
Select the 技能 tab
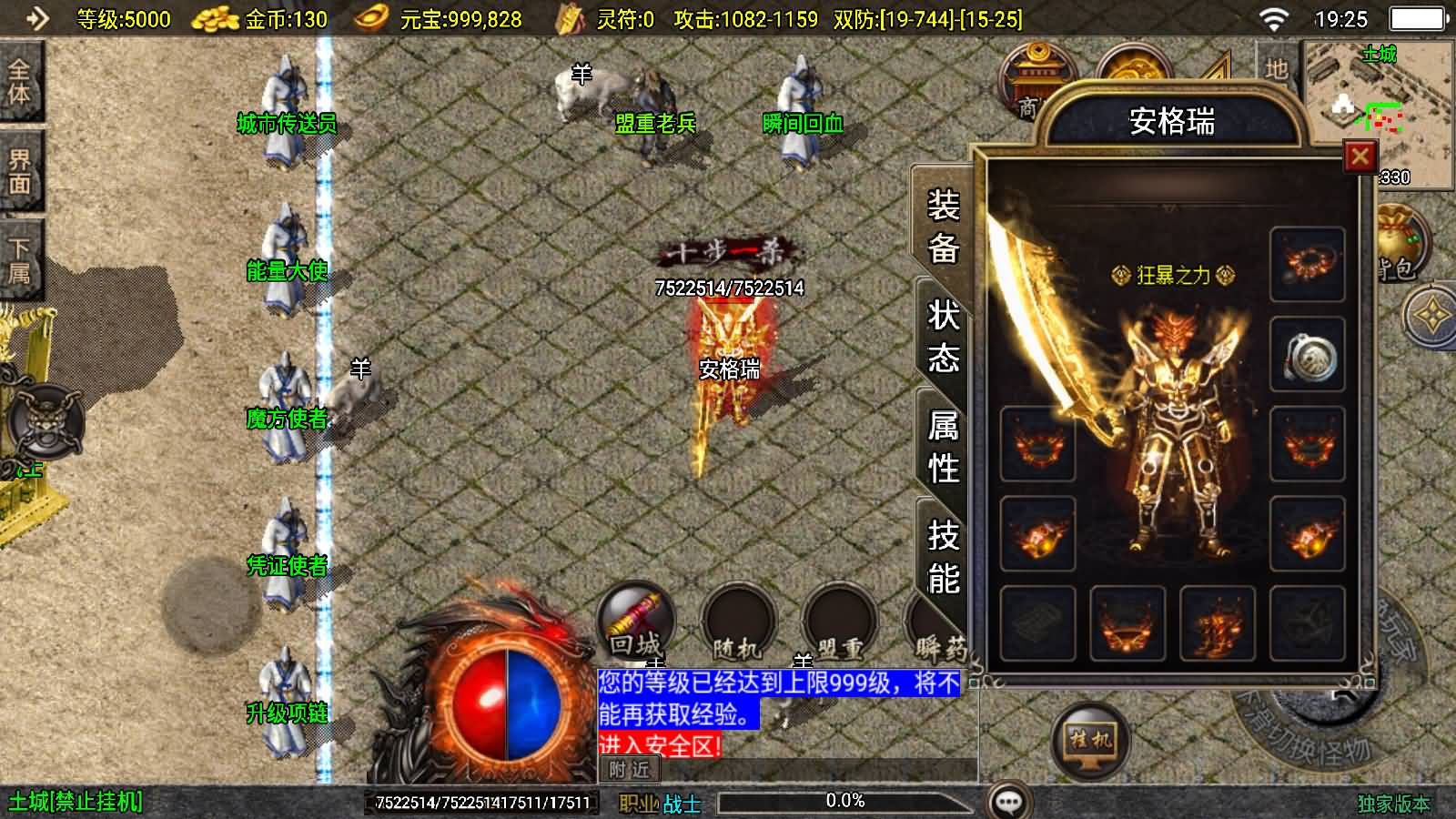(x=944, y=556)
